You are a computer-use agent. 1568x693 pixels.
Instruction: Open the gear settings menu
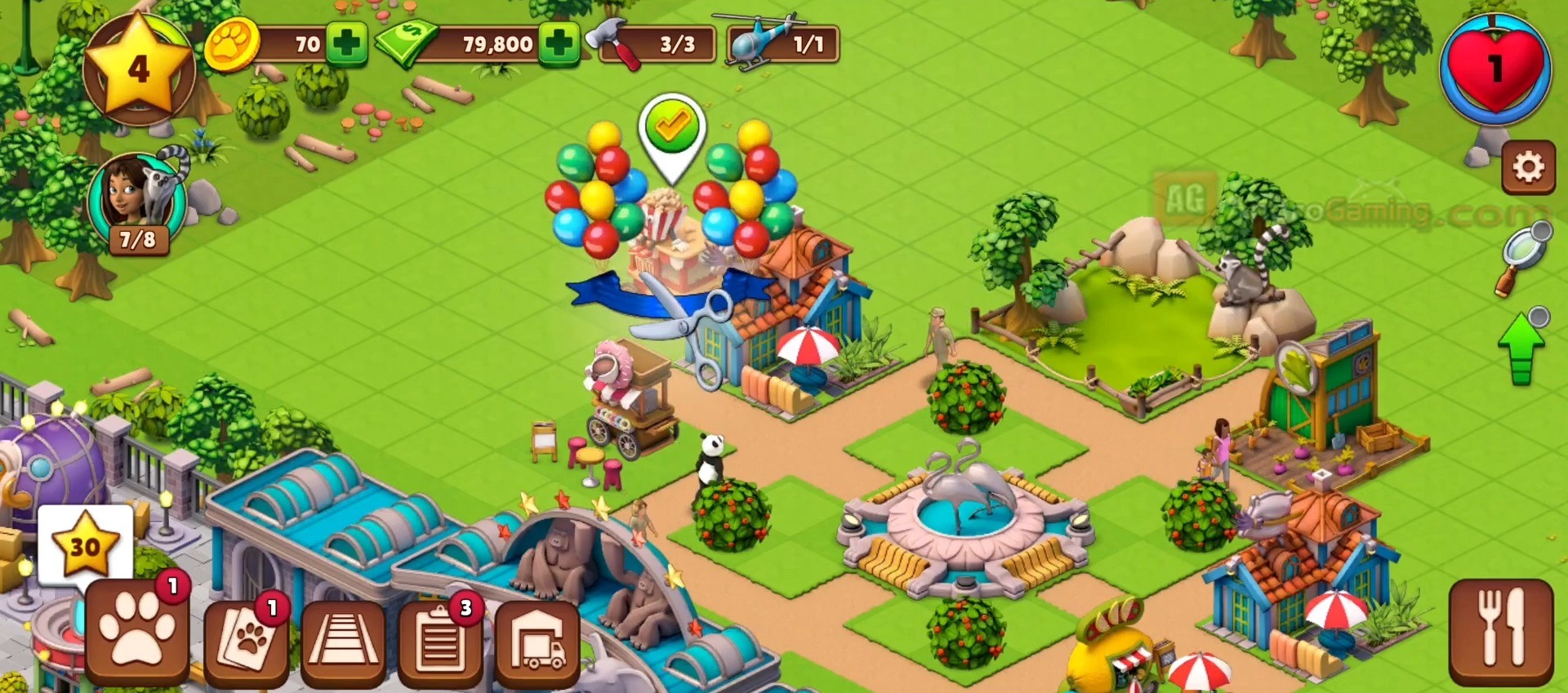tap(1528, 167)
